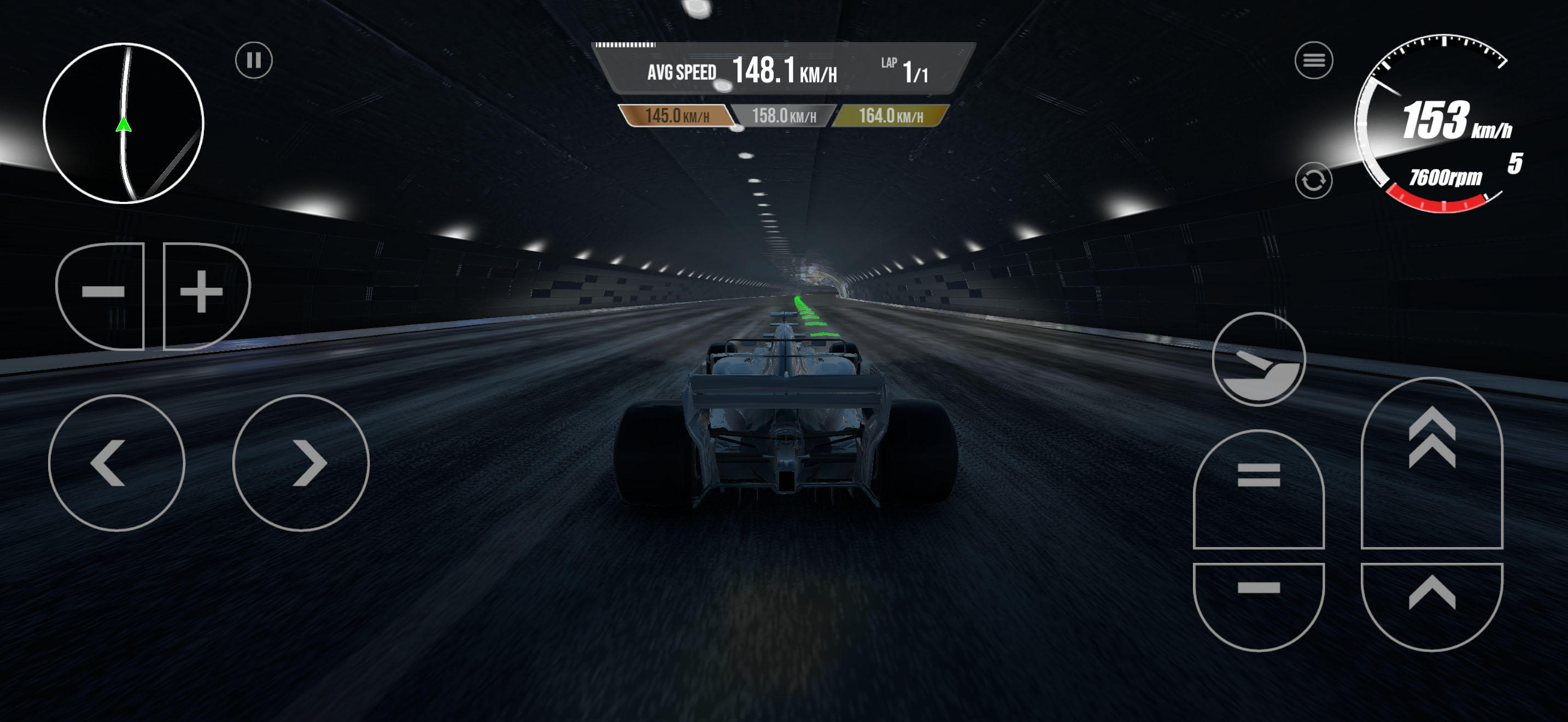Steer left with the left arrow
Screen dimensions: 1568x722
[x=116, y=463]
